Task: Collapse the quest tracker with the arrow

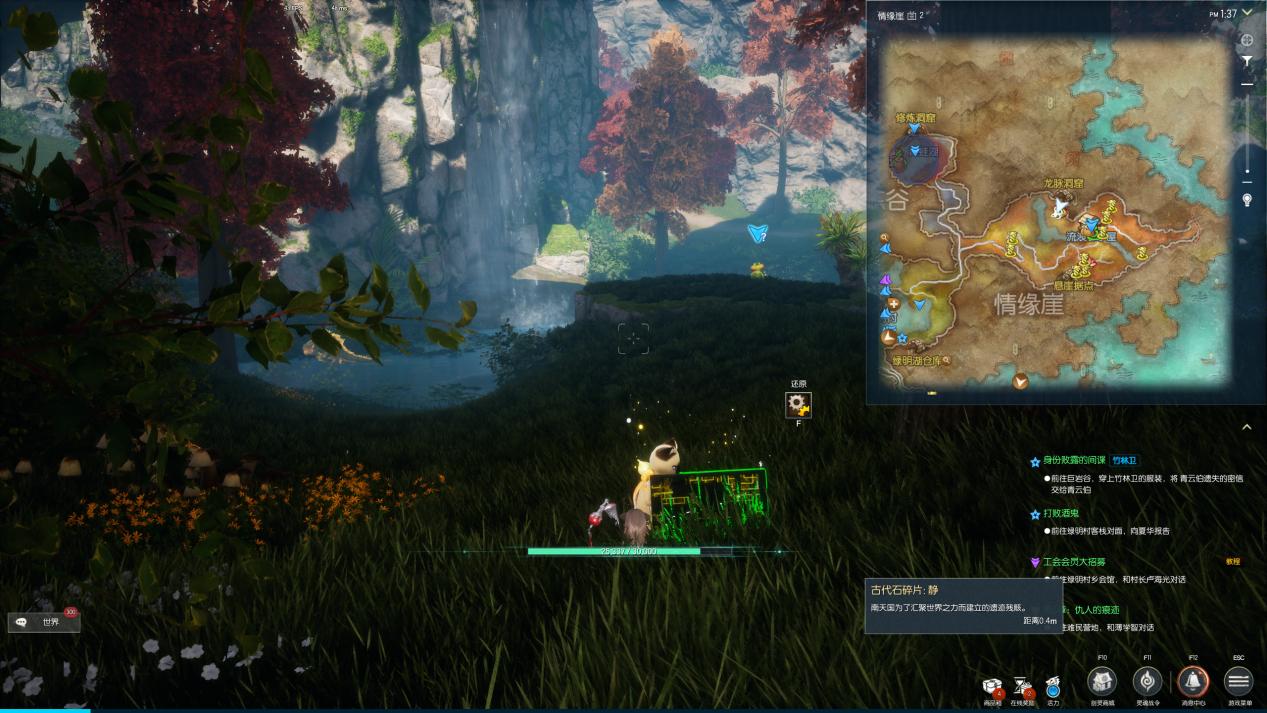Action: 1246,427
